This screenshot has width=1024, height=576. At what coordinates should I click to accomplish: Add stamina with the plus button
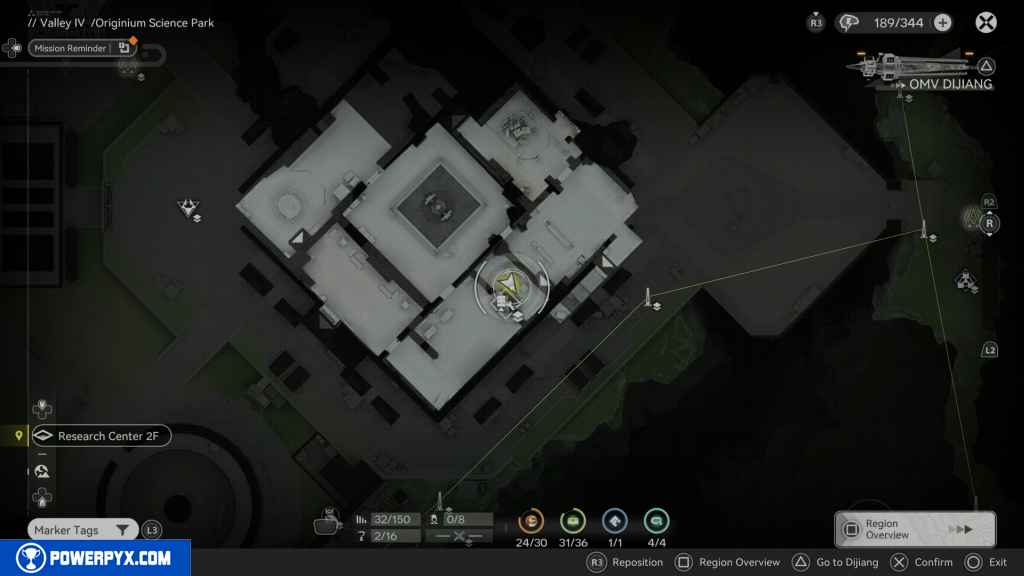tap(942, 22)
